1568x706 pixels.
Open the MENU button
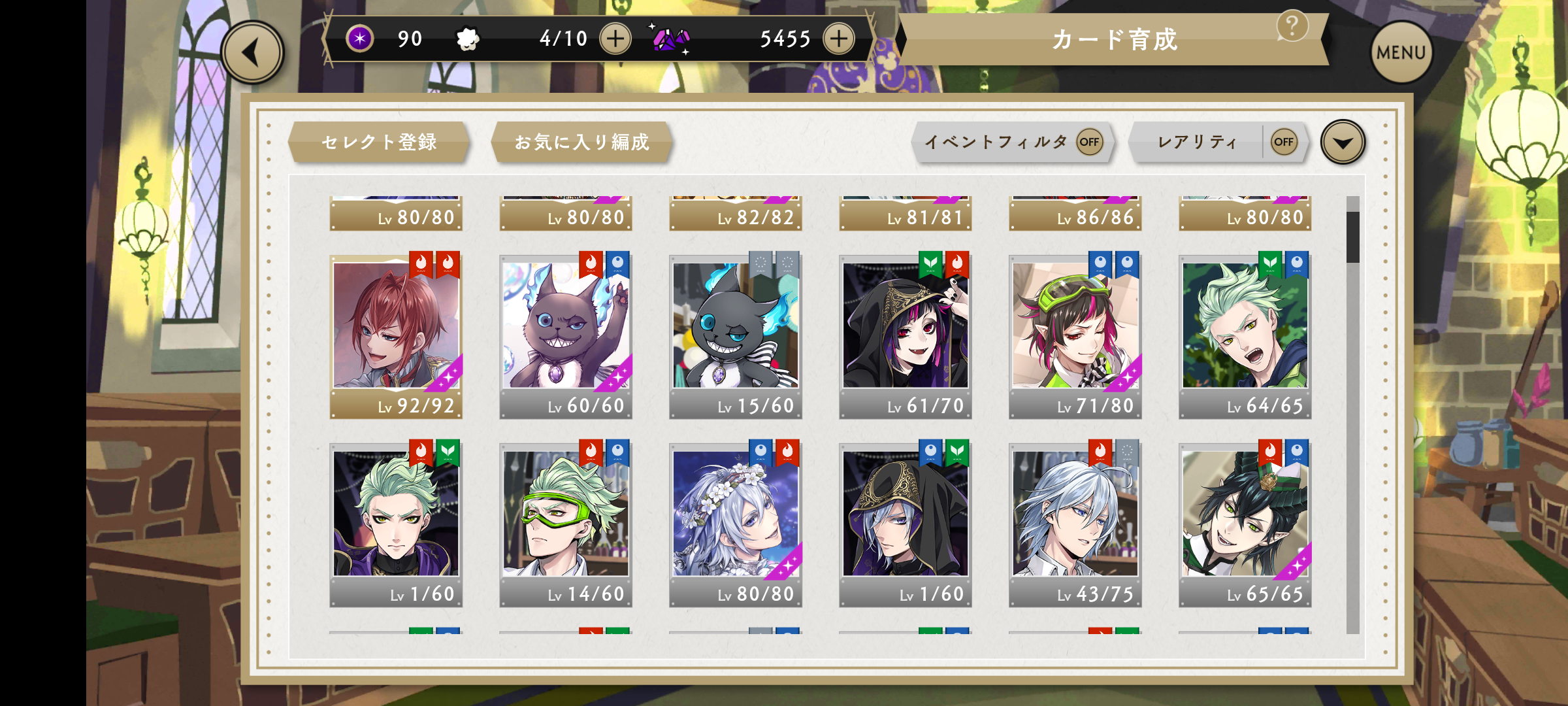1400,52
